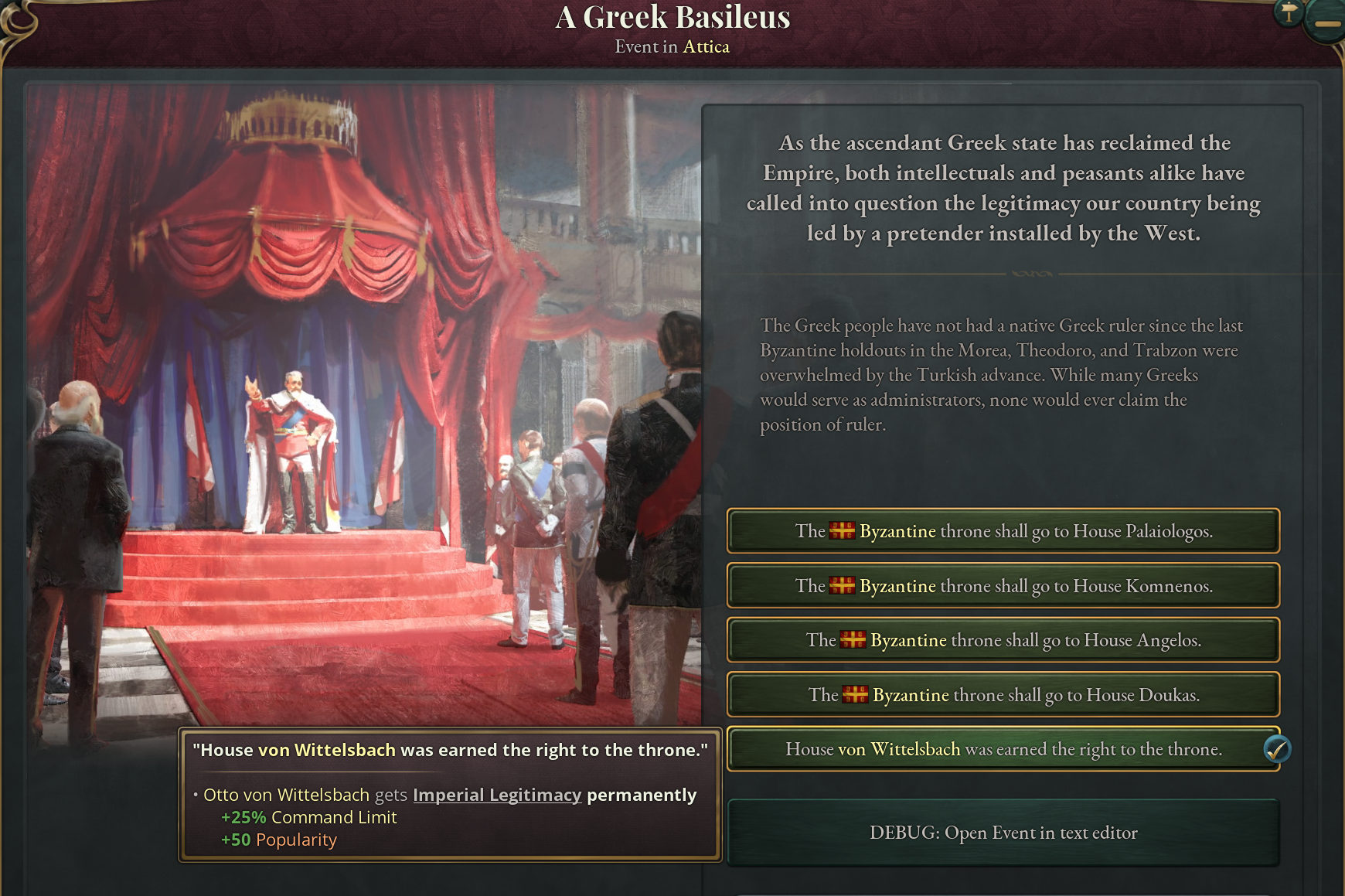Click "House von Wittelsbach" in the tooltip header
The width and height of the screenshot is (1345, 896).
coord(295,749)
